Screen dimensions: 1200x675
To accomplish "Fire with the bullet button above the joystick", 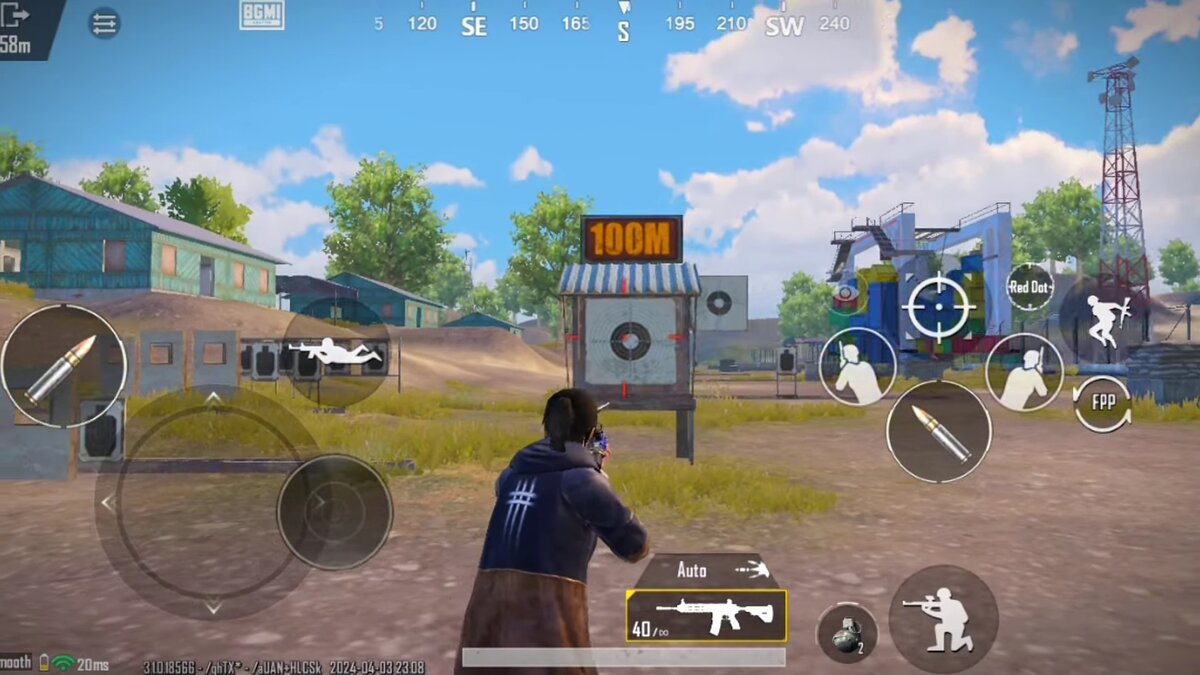I will click(x=63, y=367).
